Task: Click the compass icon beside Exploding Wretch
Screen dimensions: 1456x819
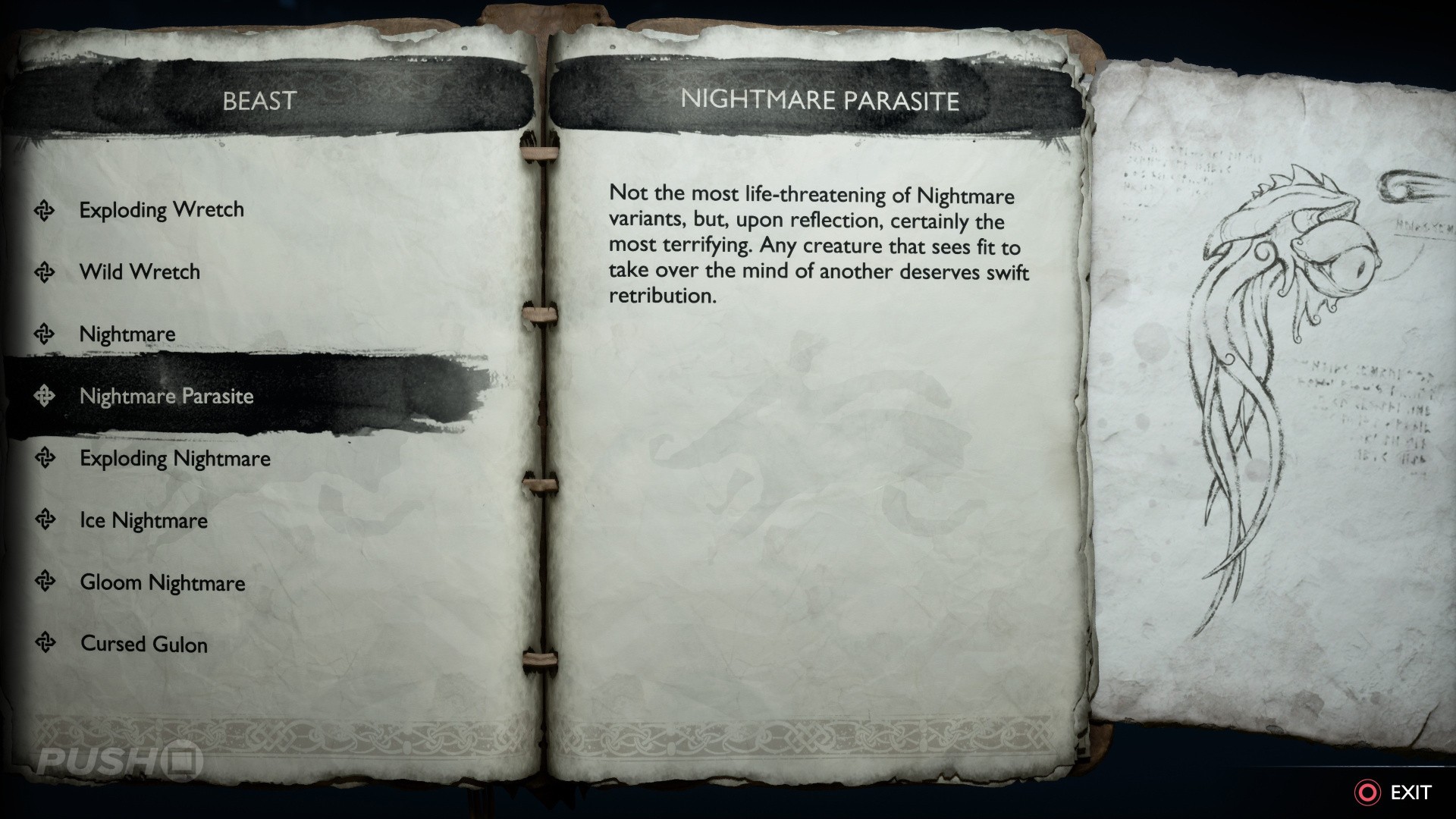Action: (45, 209)
